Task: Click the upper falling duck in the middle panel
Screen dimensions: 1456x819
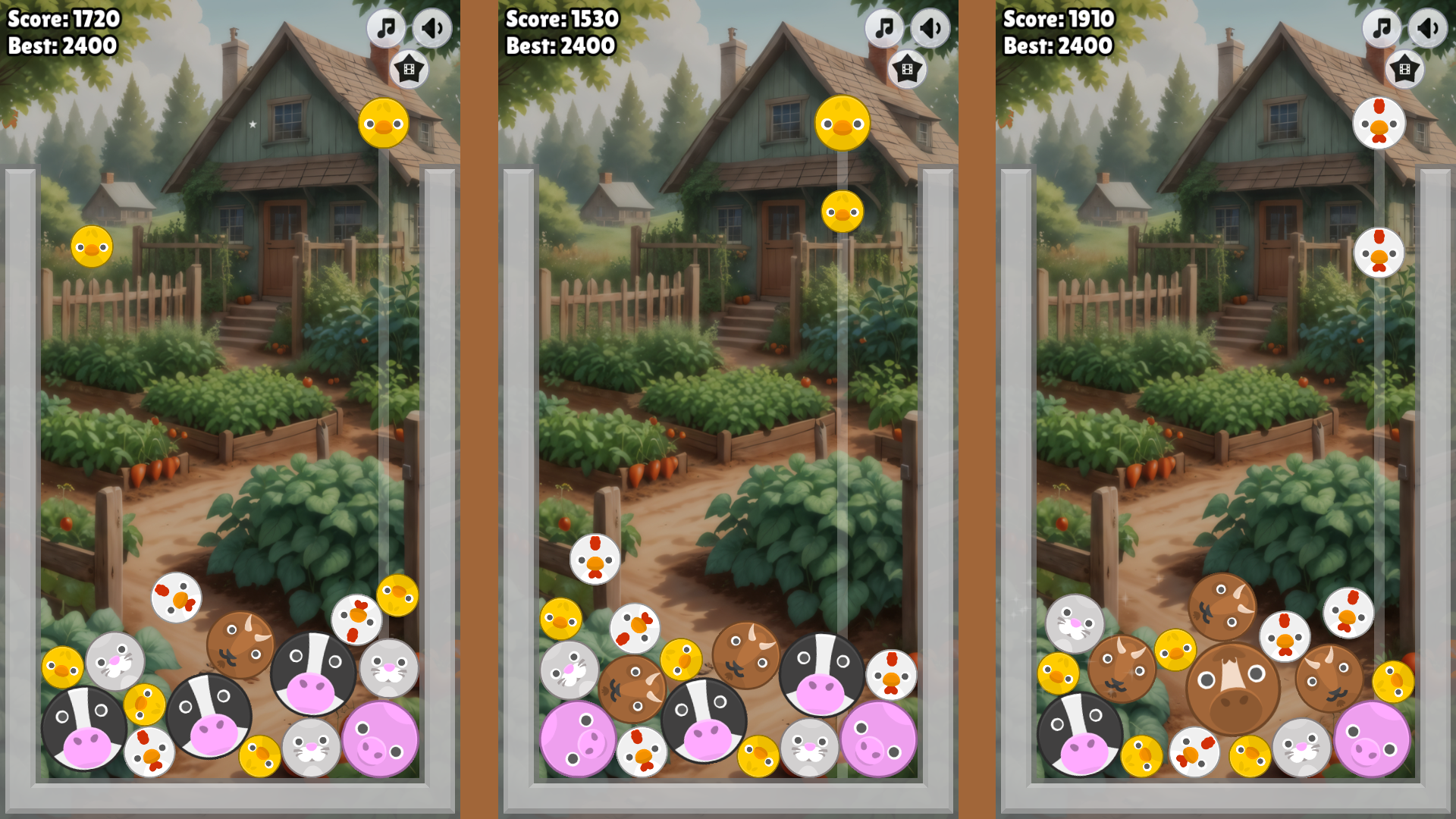Action: (844, 124)
